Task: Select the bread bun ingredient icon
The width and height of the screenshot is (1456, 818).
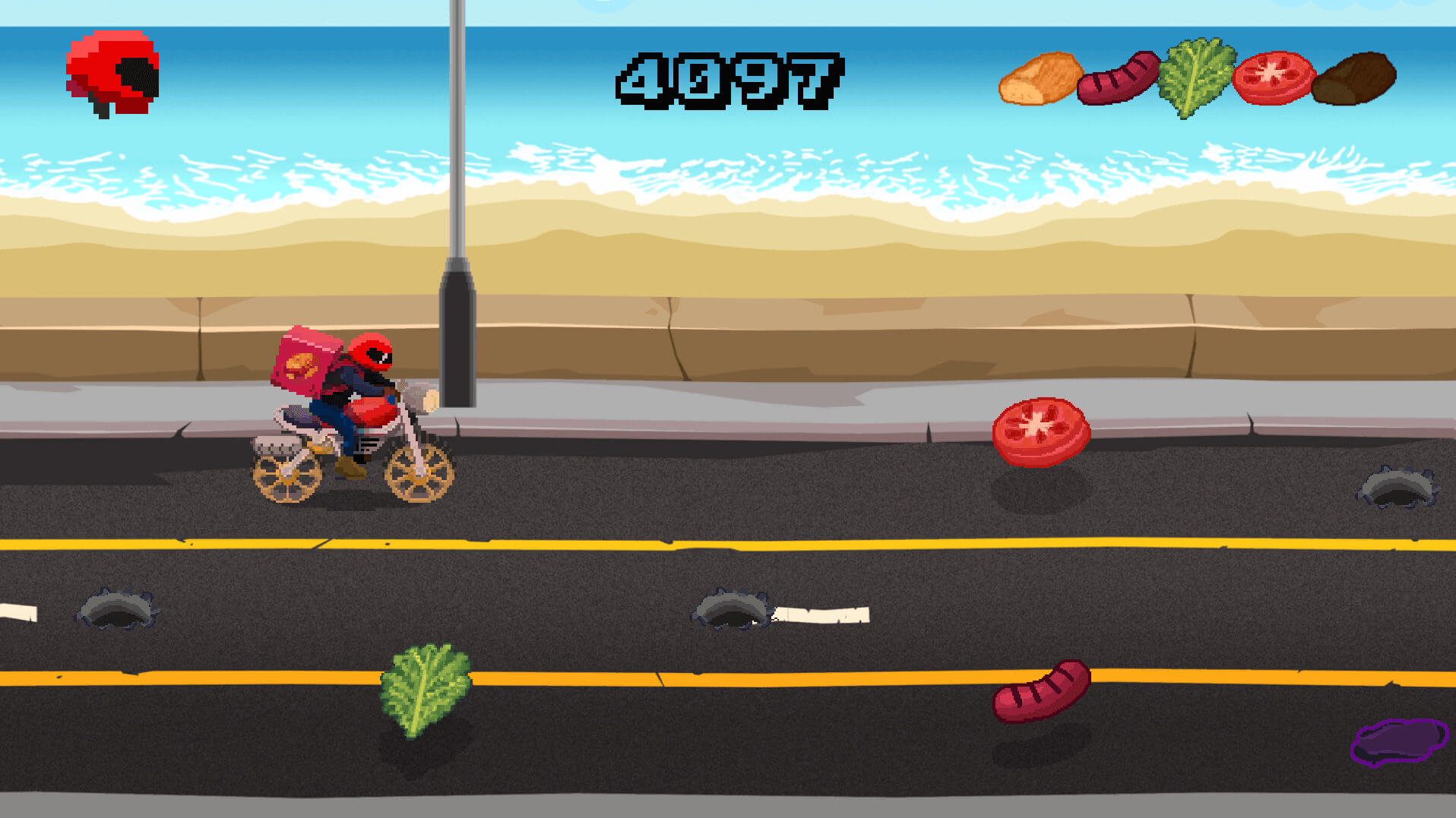Action: click(1040, 78)
